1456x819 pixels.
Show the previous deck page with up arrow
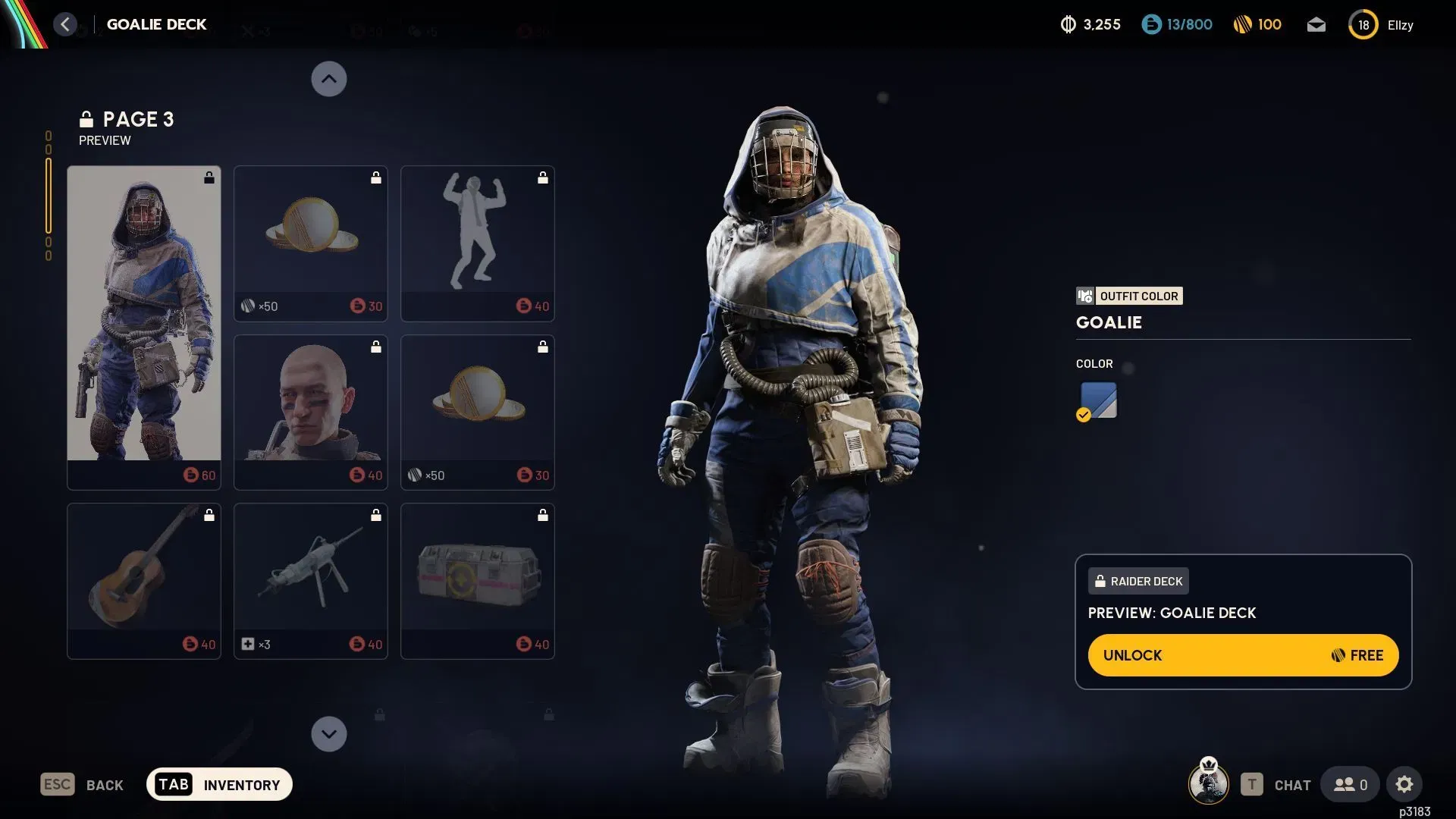point(329,79)
